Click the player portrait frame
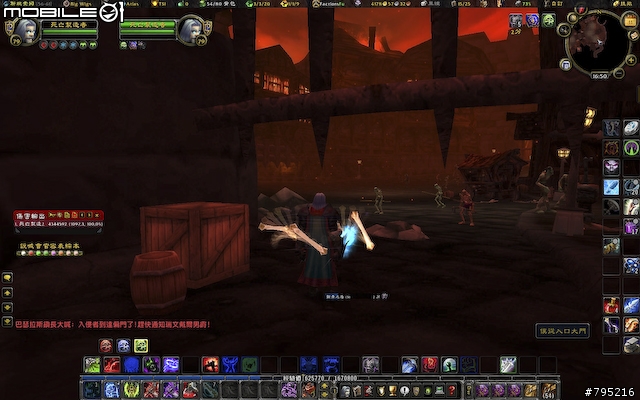The height and width of the screenshot is (400, 640). (x=22, y=31)
